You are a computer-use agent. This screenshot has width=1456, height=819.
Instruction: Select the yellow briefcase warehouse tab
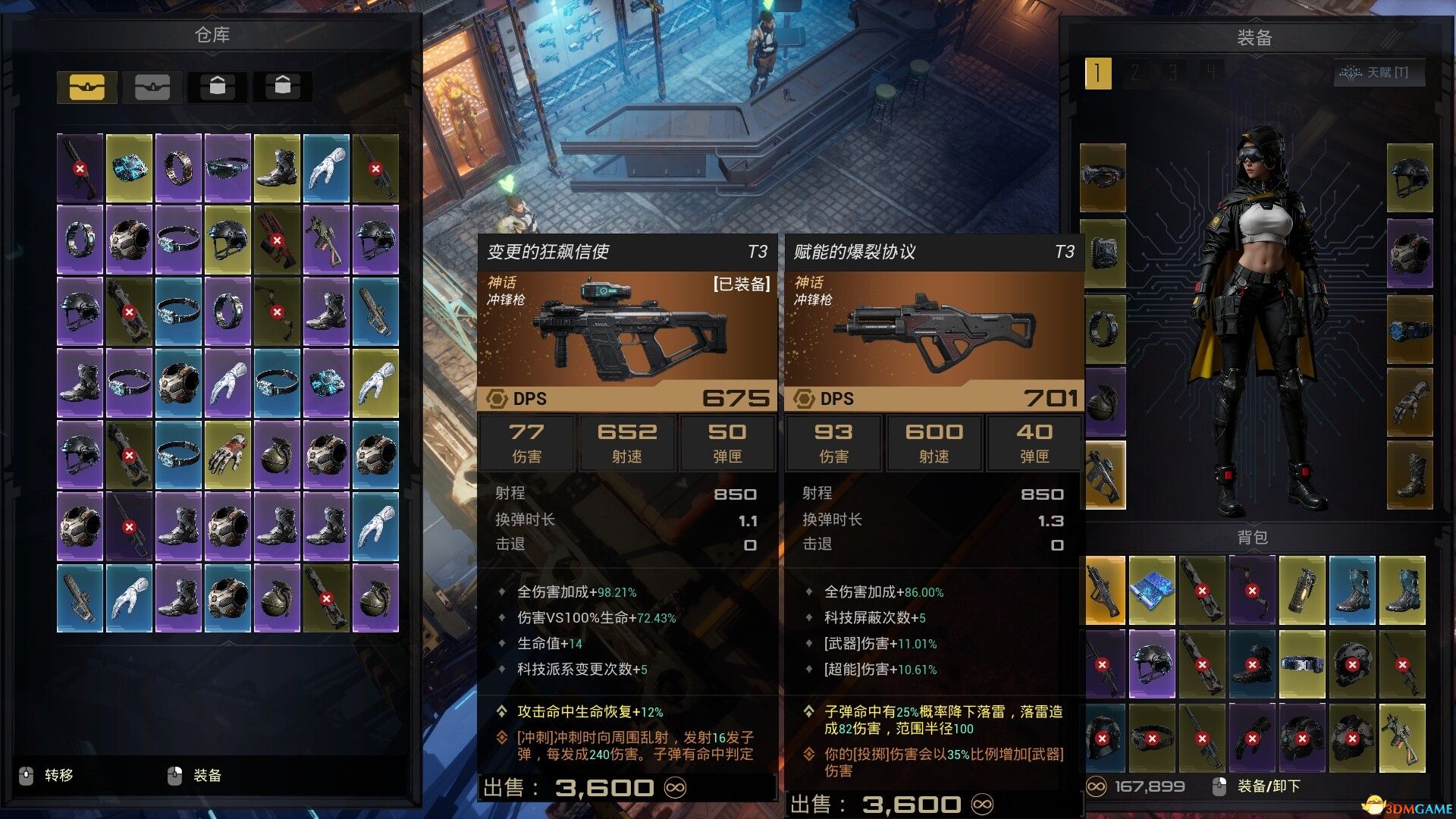(86, 87)
